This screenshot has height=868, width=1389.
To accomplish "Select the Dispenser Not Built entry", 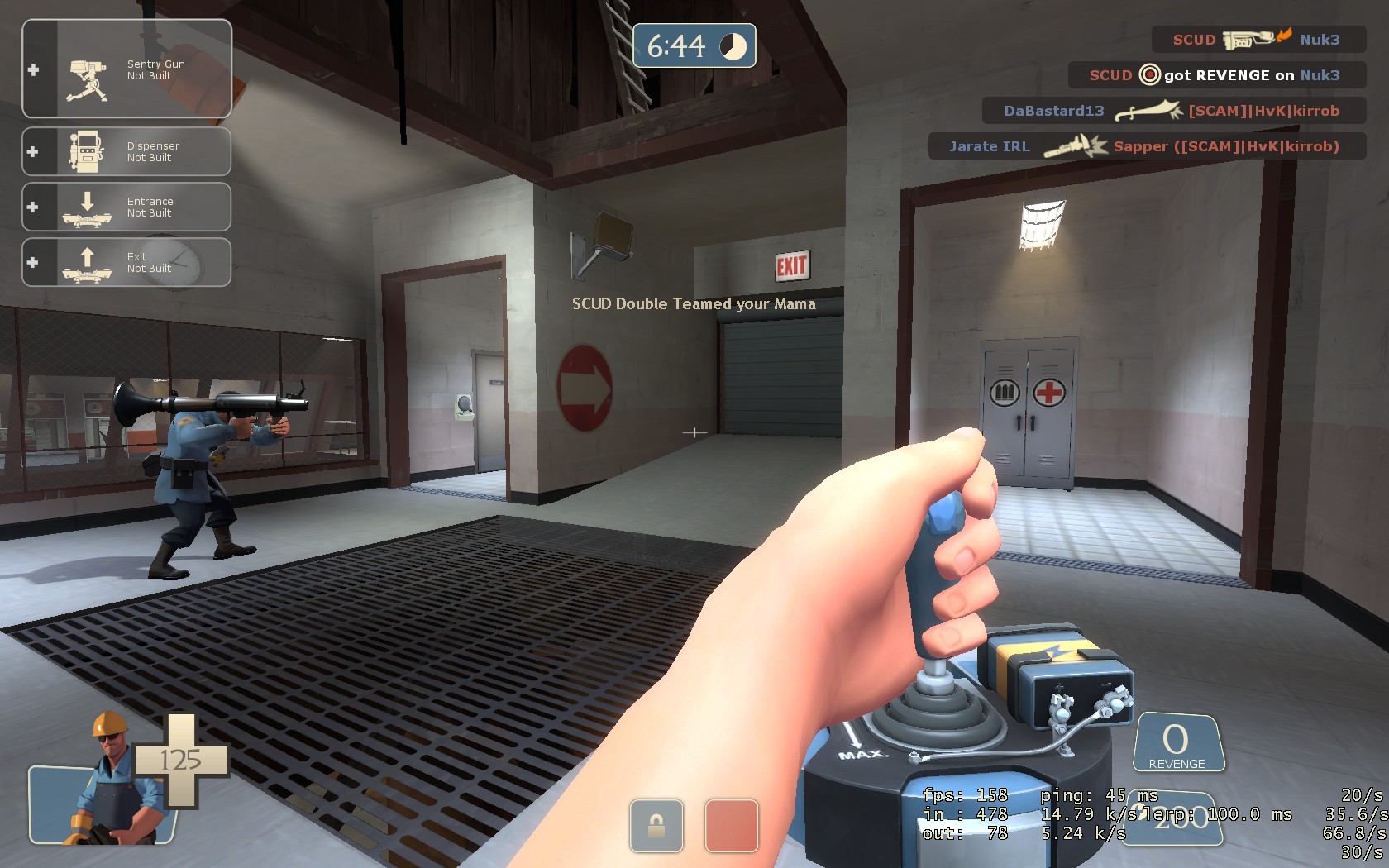I will tap(152, 150).
